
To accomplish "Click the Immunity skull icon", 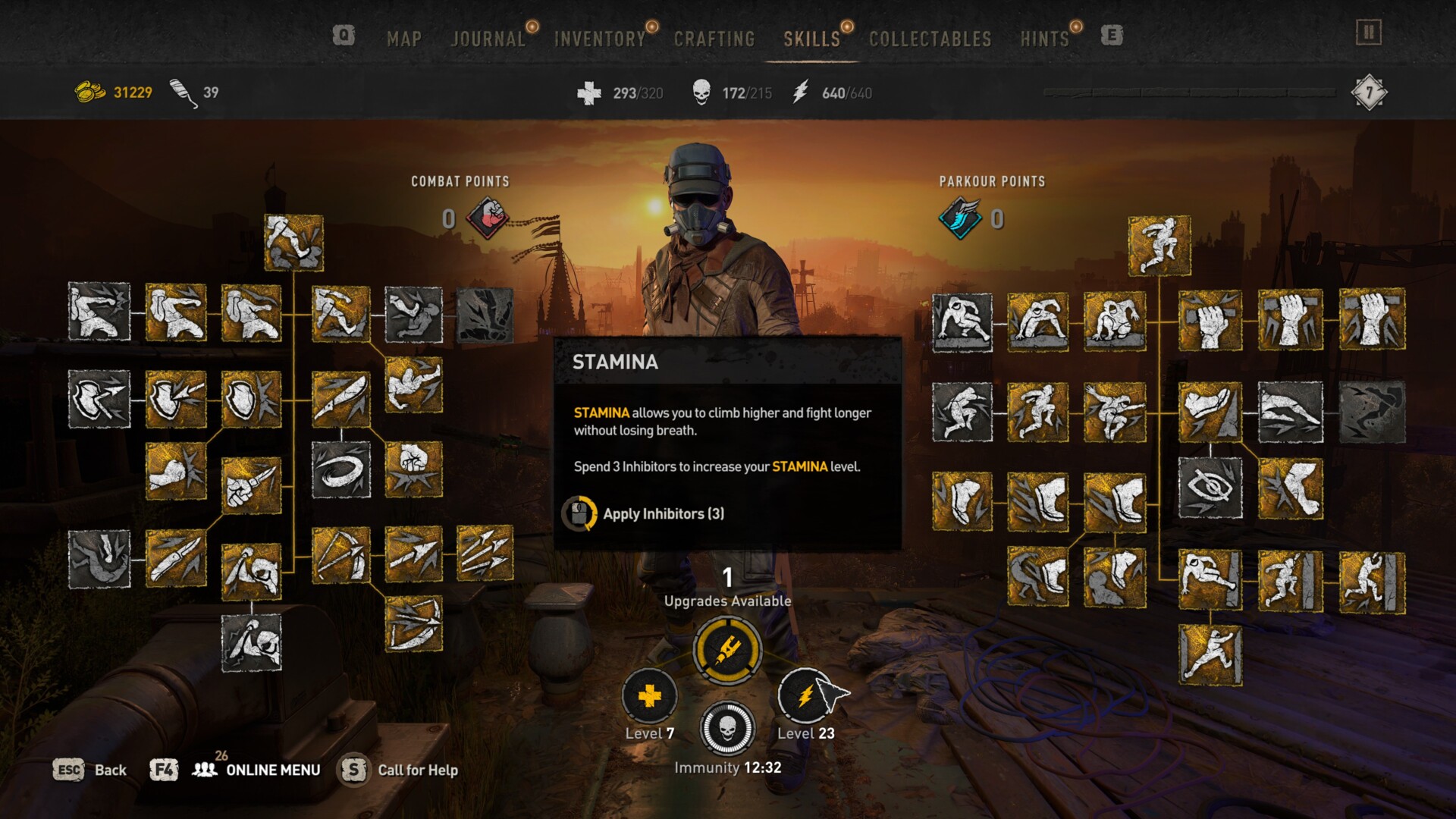I will pos(726,729).
